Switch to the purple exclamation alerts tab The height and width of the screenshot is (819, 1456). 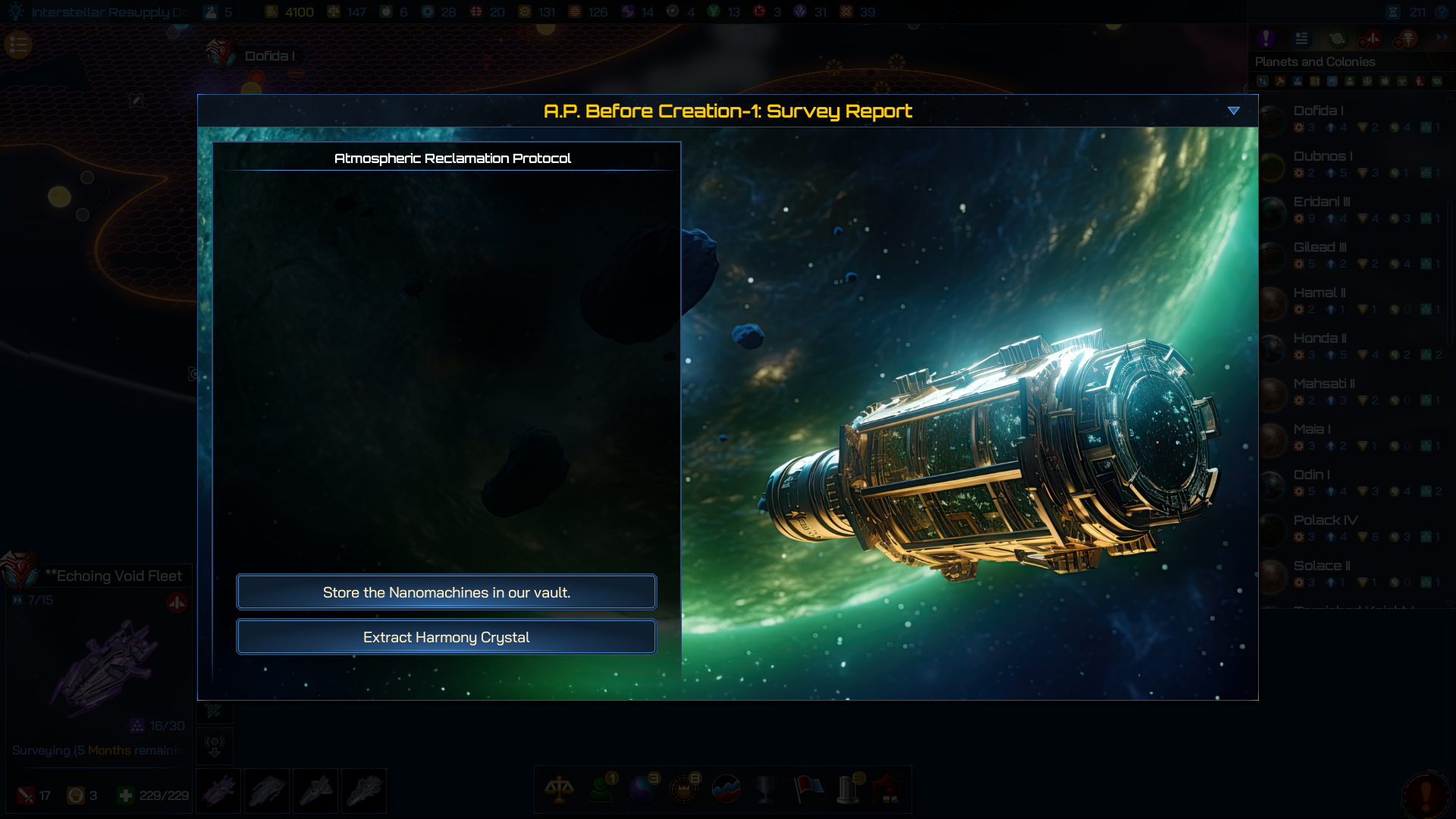(x=1266, y=38)
